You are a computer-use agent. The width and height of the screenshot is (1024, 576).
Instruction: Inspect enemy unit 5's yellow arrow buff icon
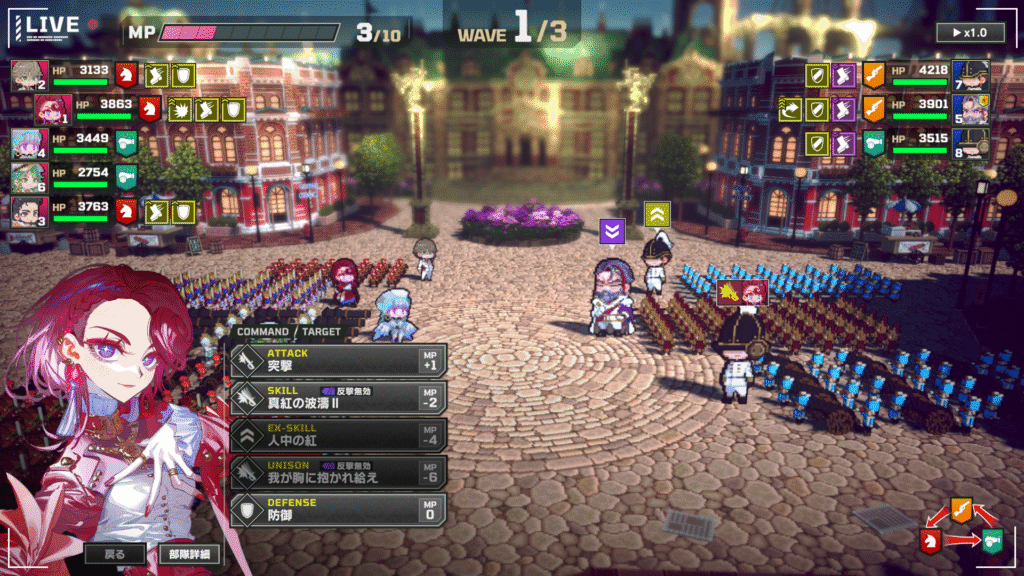(790, 109)
